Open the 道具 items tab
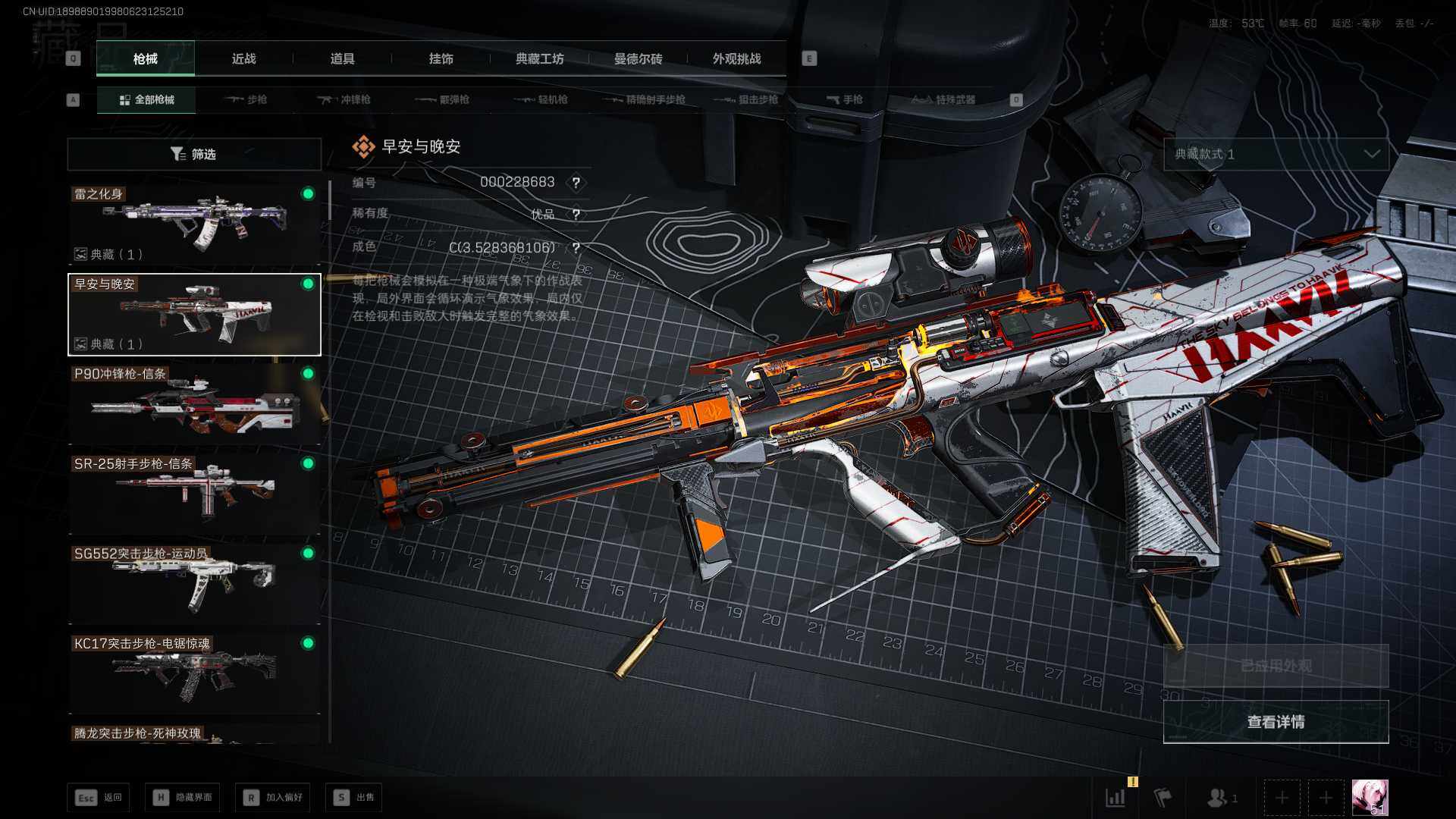1456x819 pixels. pyautogui.click(x=342, y=59)
